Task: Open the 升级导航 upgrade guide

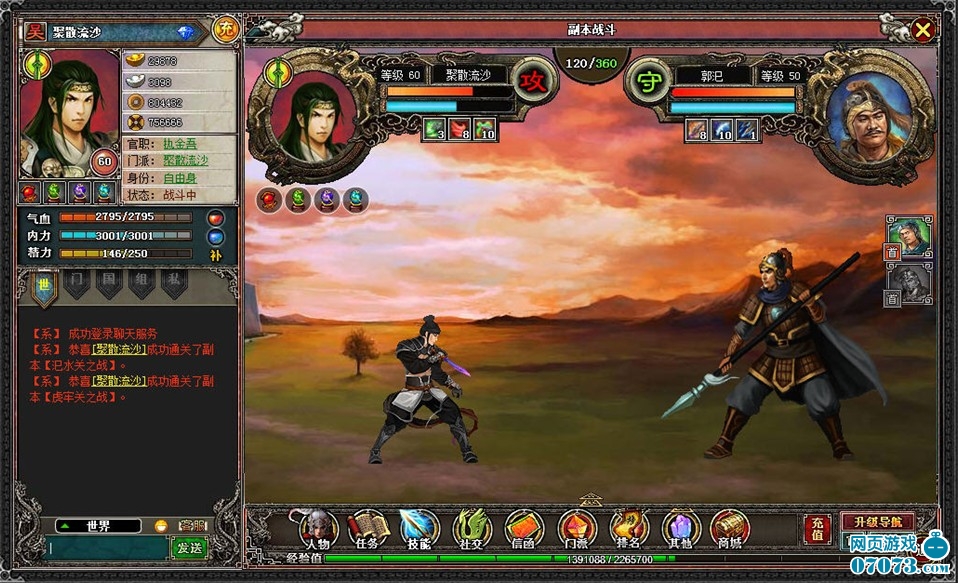Action: coord(877,521)
